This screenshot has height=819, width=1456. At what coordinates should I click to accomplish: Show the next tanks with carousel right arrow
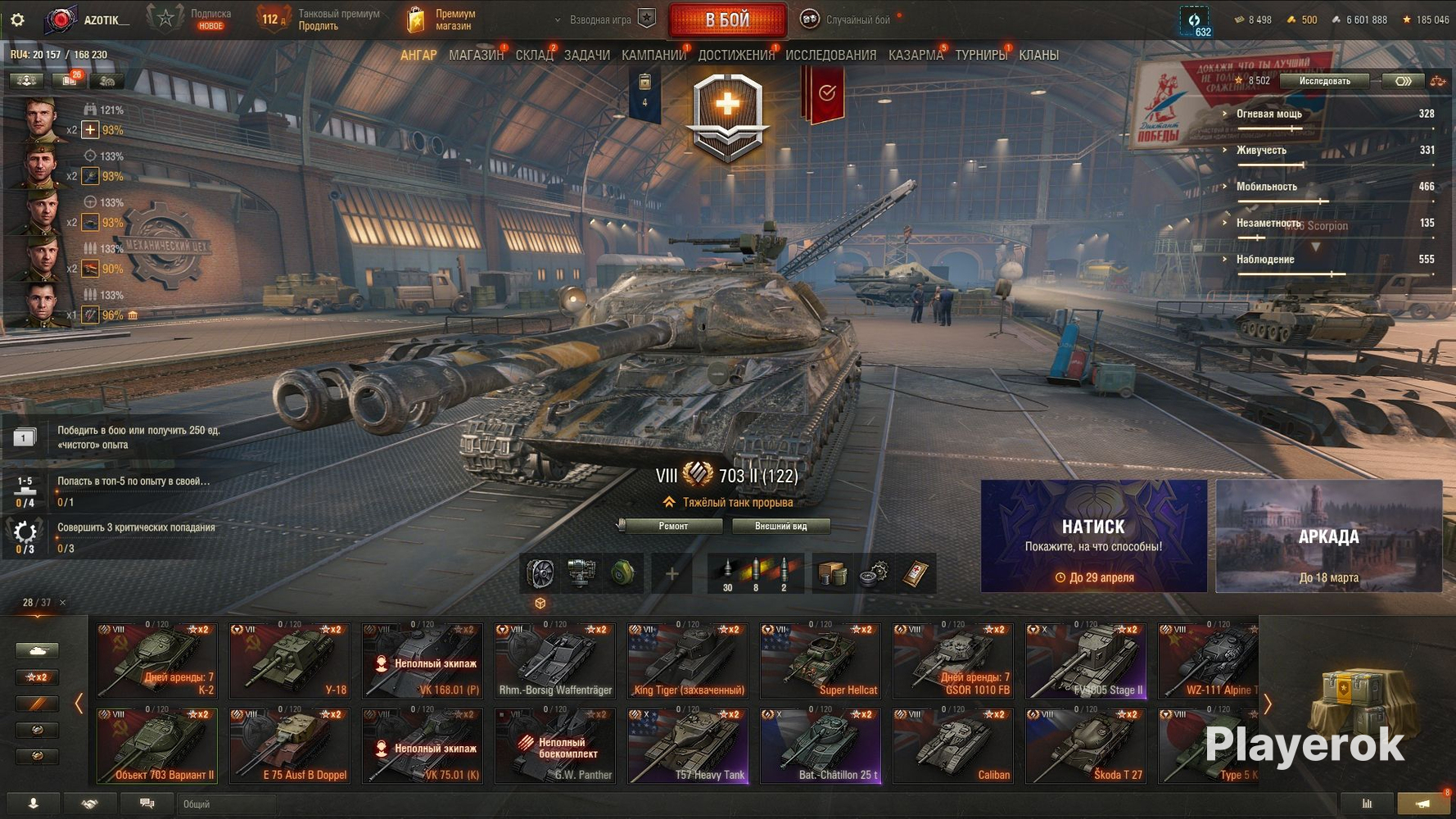[1268, 704]
